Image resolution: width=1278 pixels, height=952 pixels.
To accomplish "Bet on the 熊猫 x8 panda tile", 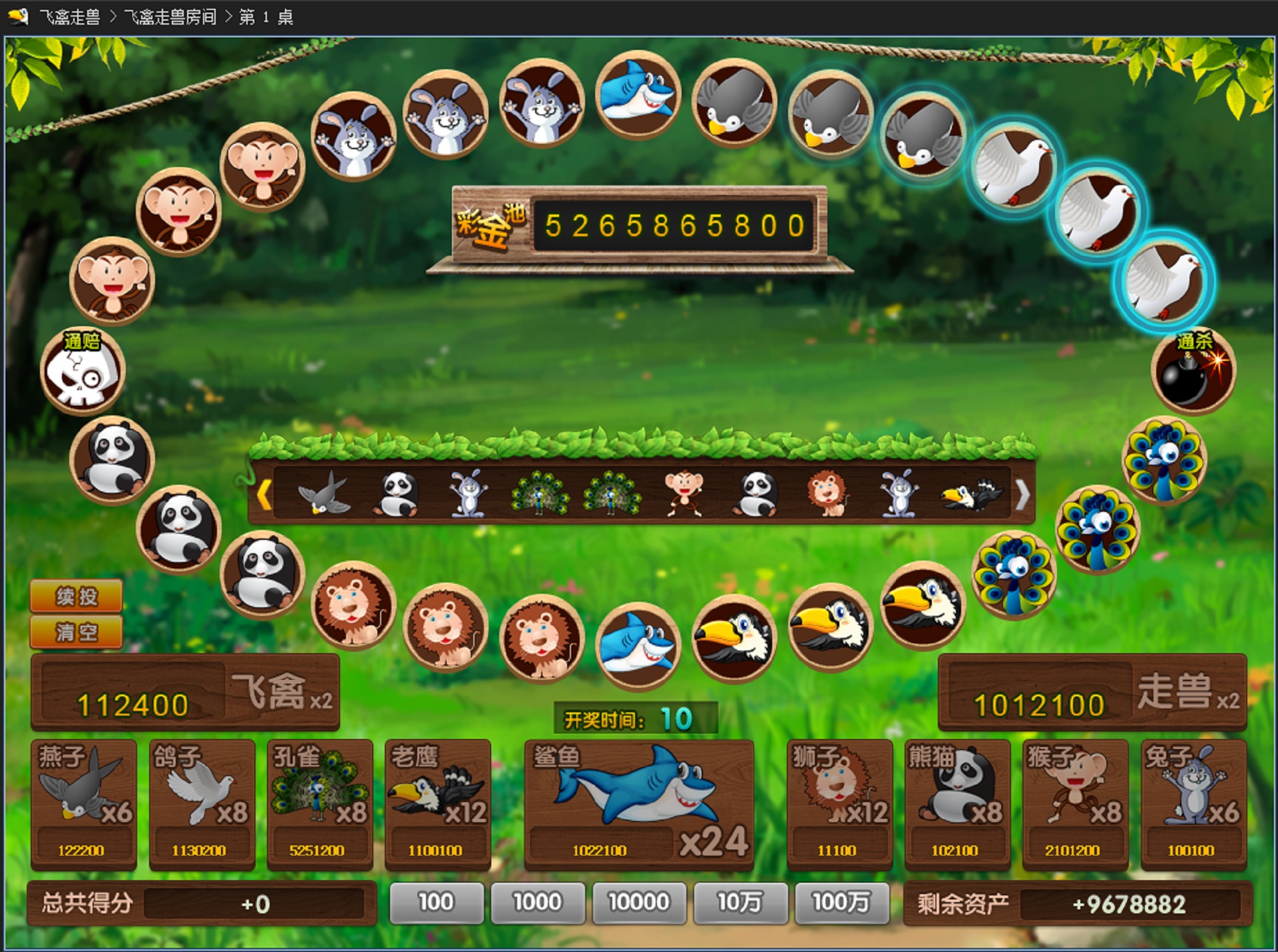I will click(x=957, y=804).
